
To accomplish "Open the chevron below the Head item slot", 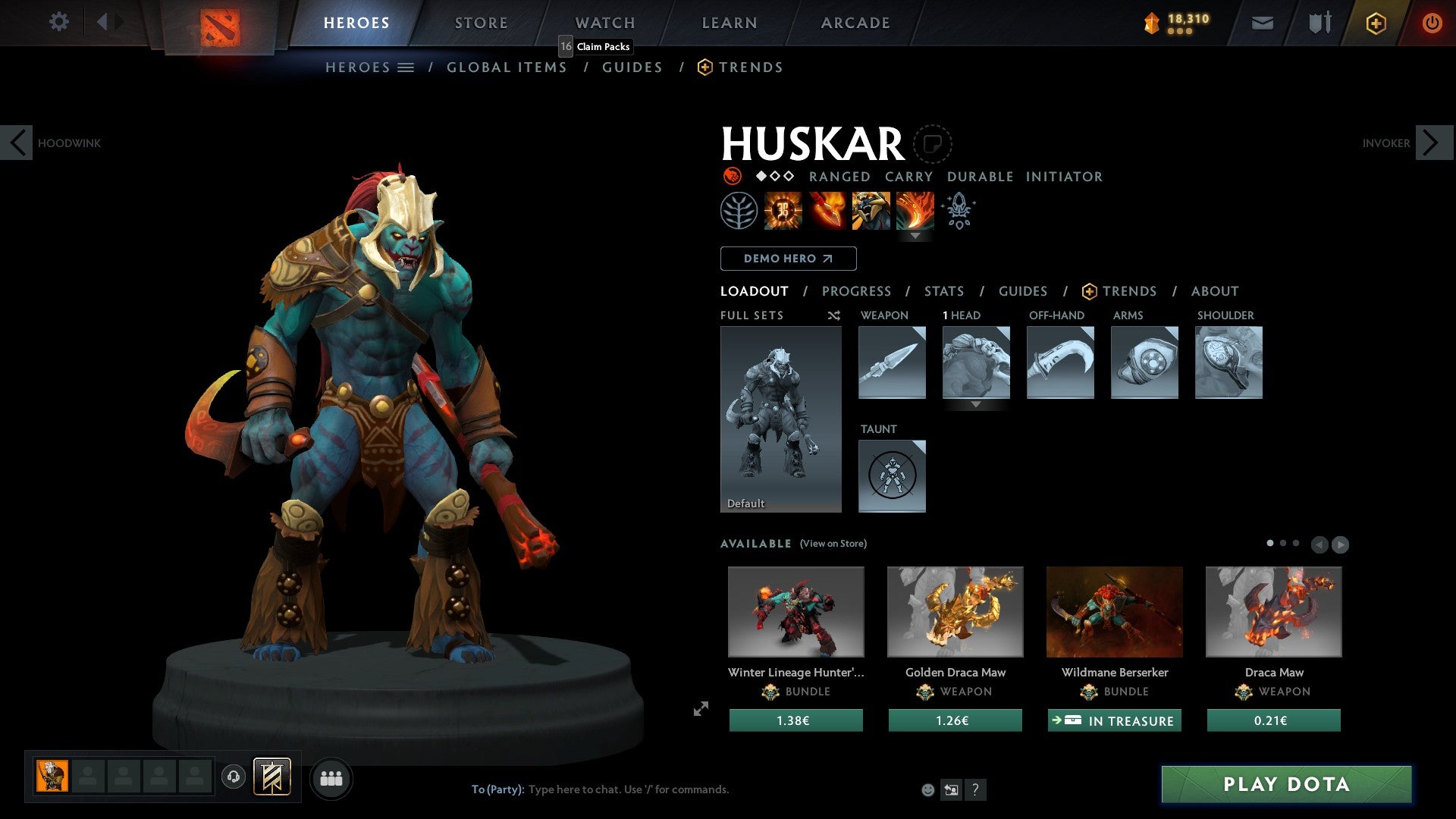I will click(x=975, y=405).
